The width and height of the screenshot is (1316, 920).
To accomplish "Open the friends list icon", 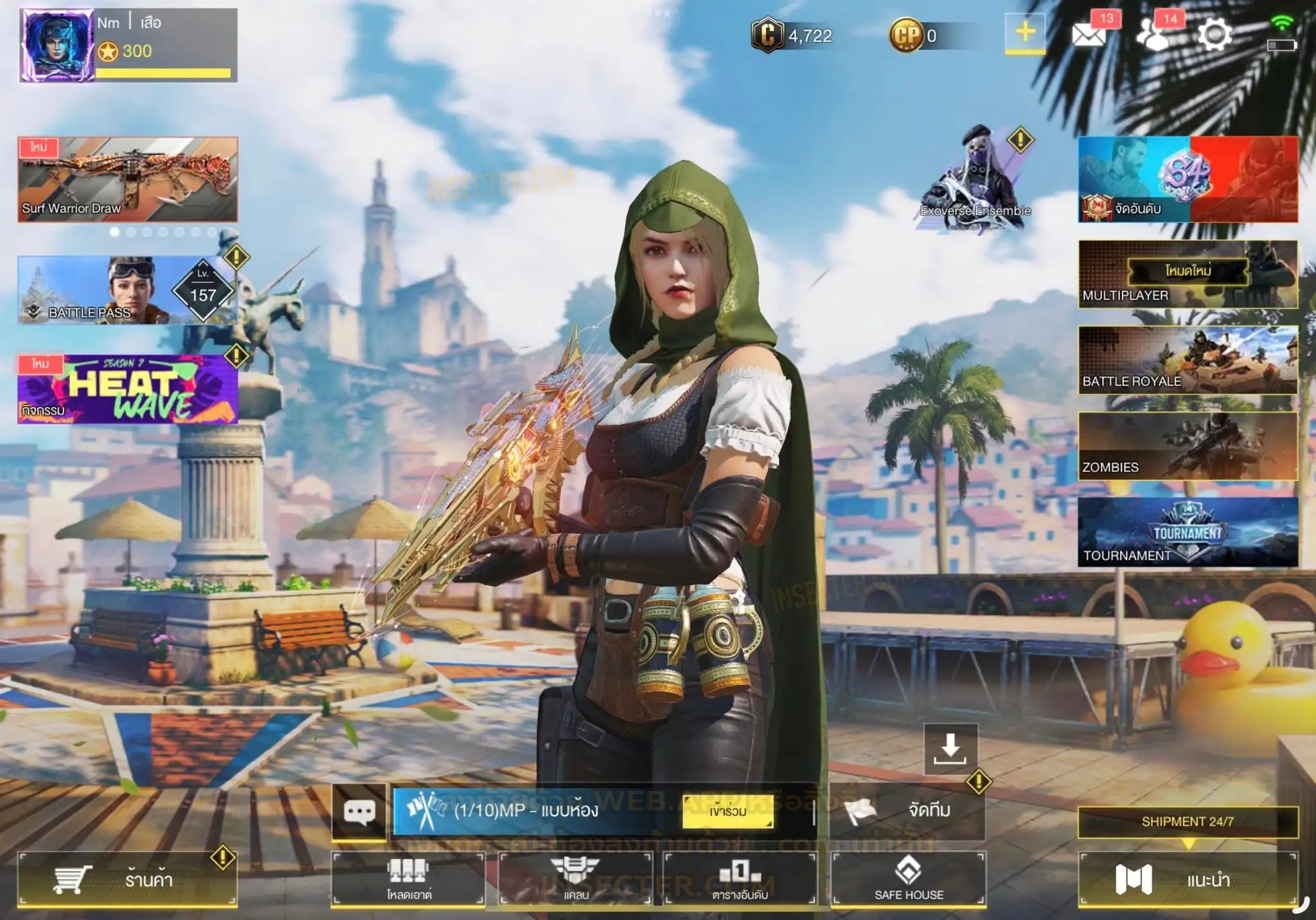I will point(1153,35).
